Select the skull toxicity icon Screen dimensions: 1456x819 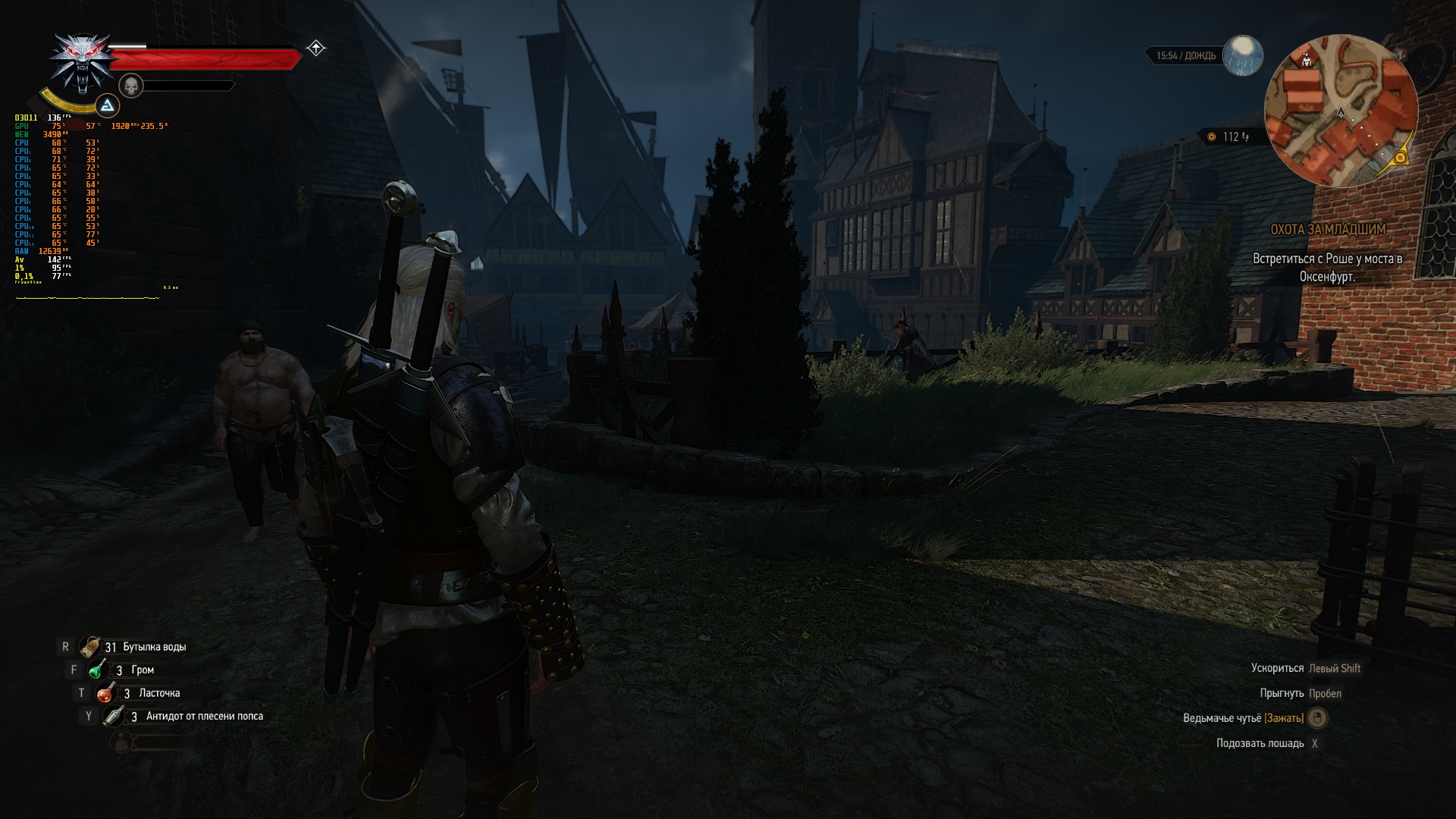coord(131,86)
